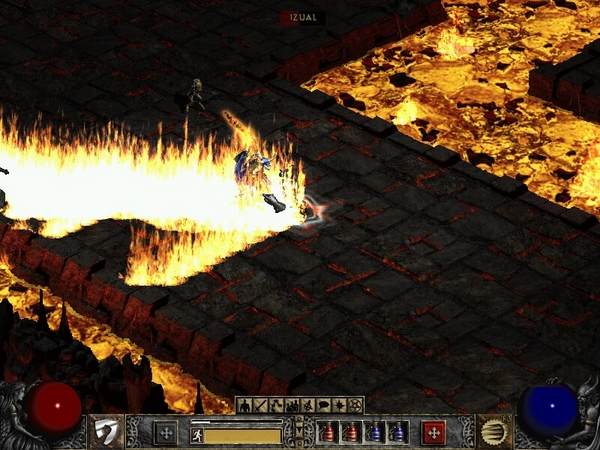Open the game menu pentagram icon

pyautogui.click(x=355, y=405)
